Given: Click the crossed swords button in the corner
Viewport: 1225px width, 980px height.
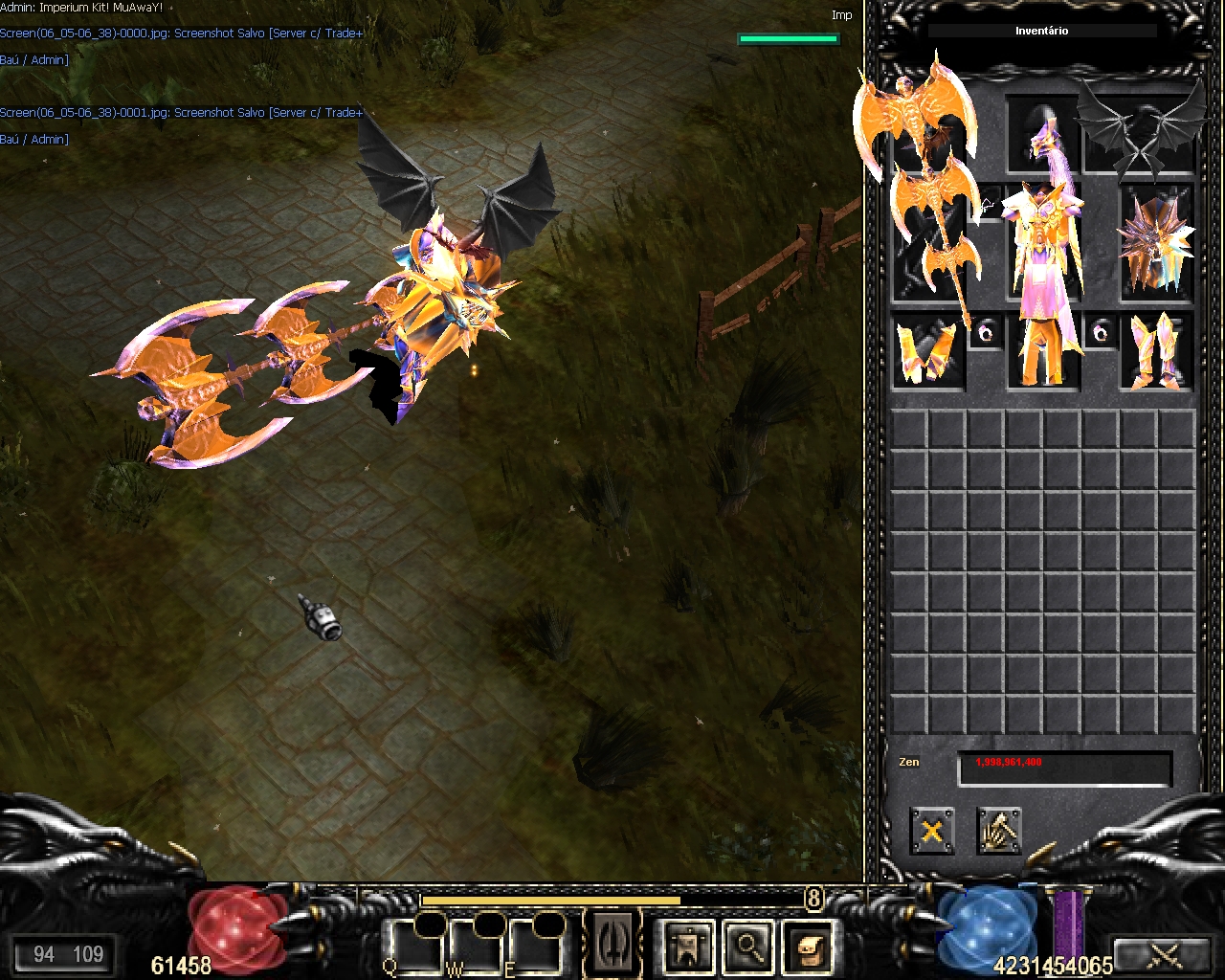Looking at the screenshot, I should [1165, 953].
